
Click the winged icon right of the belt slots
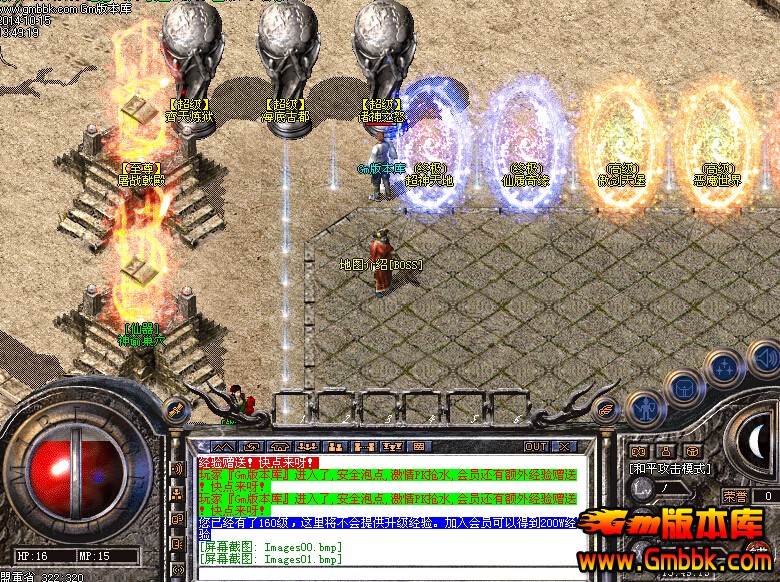(606, 408)
